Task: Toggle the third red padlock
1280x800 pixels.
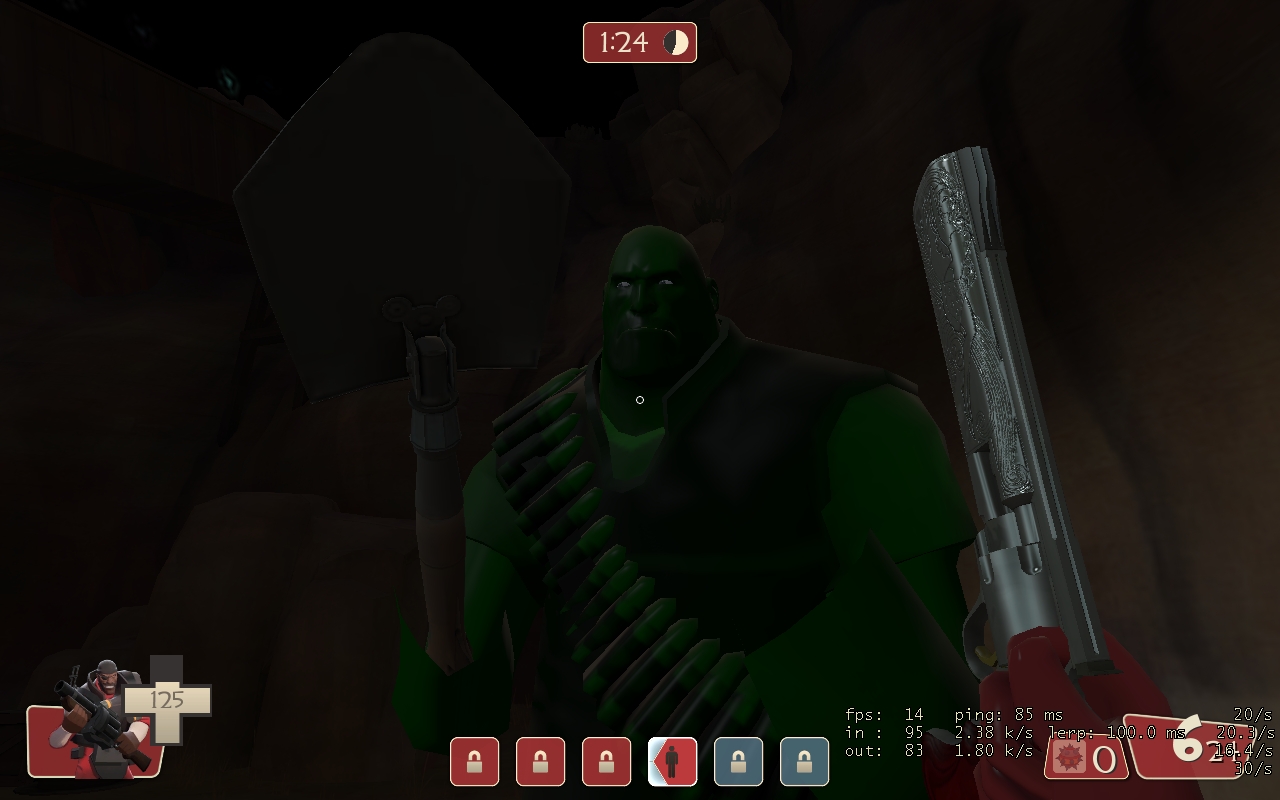Action: click(x=606, y=761)
